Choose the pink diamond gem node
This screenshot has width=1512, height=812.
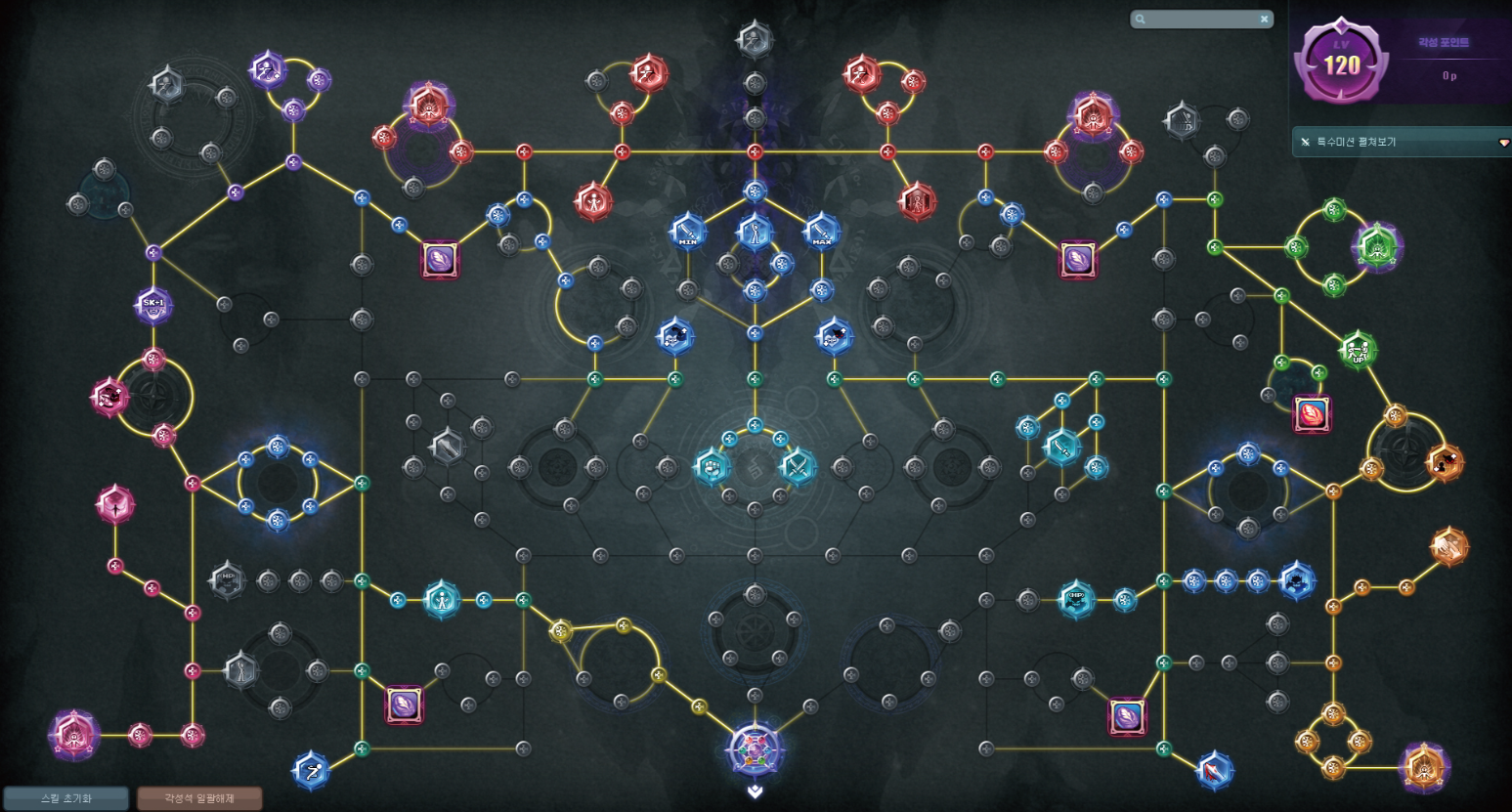coord(115,505)
